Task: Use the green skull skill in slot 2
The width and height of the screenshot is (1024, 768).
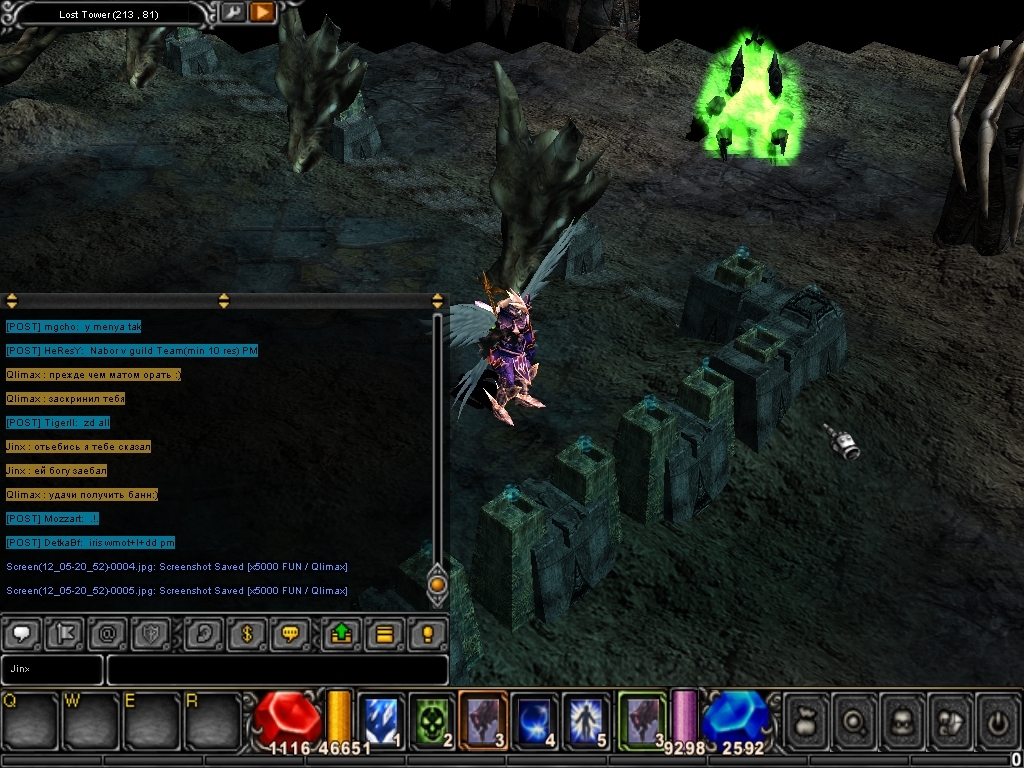Action: pos(431,719)
